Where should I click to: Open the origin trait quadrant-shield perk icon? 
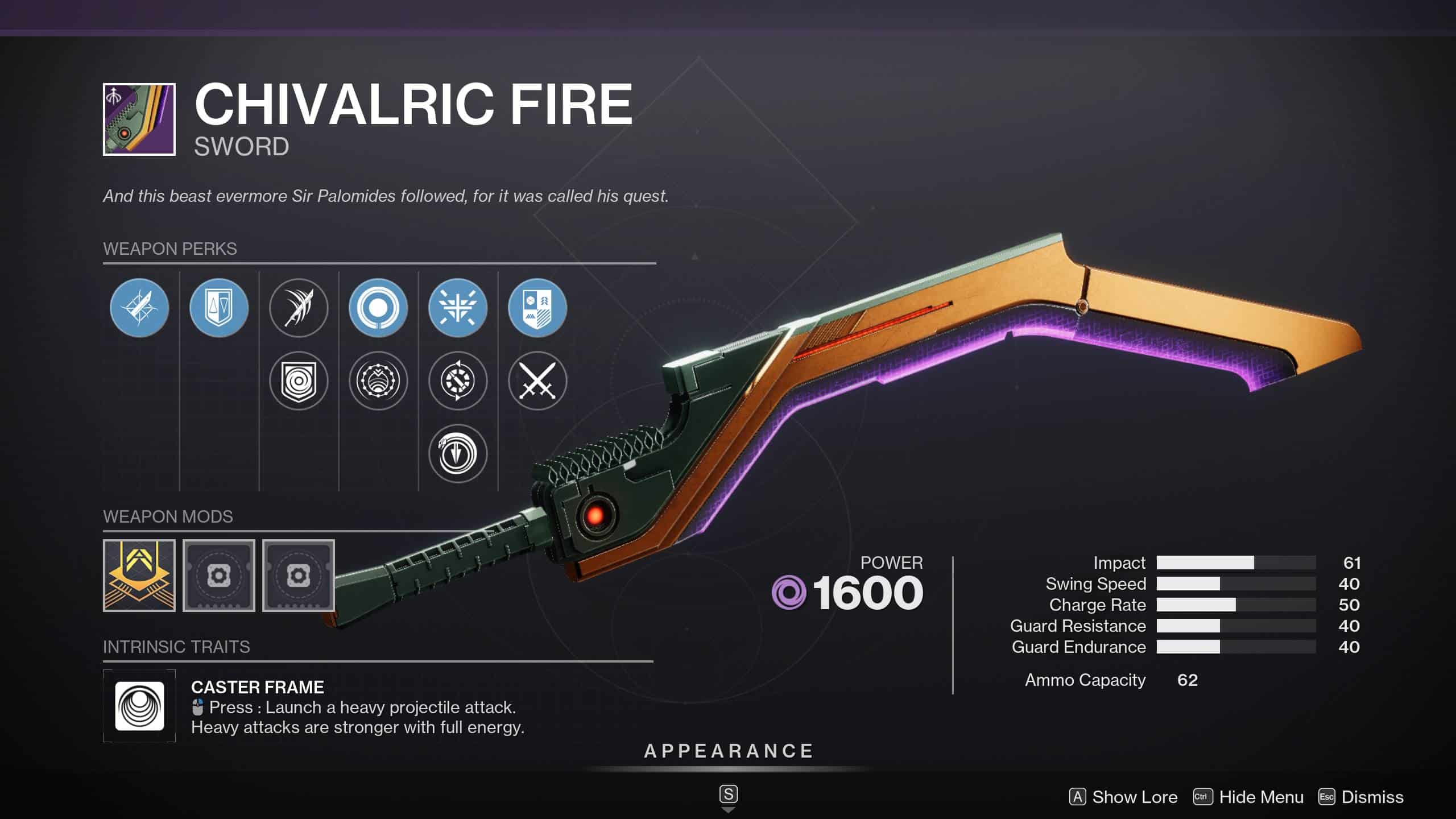click(x=537, y=308)
